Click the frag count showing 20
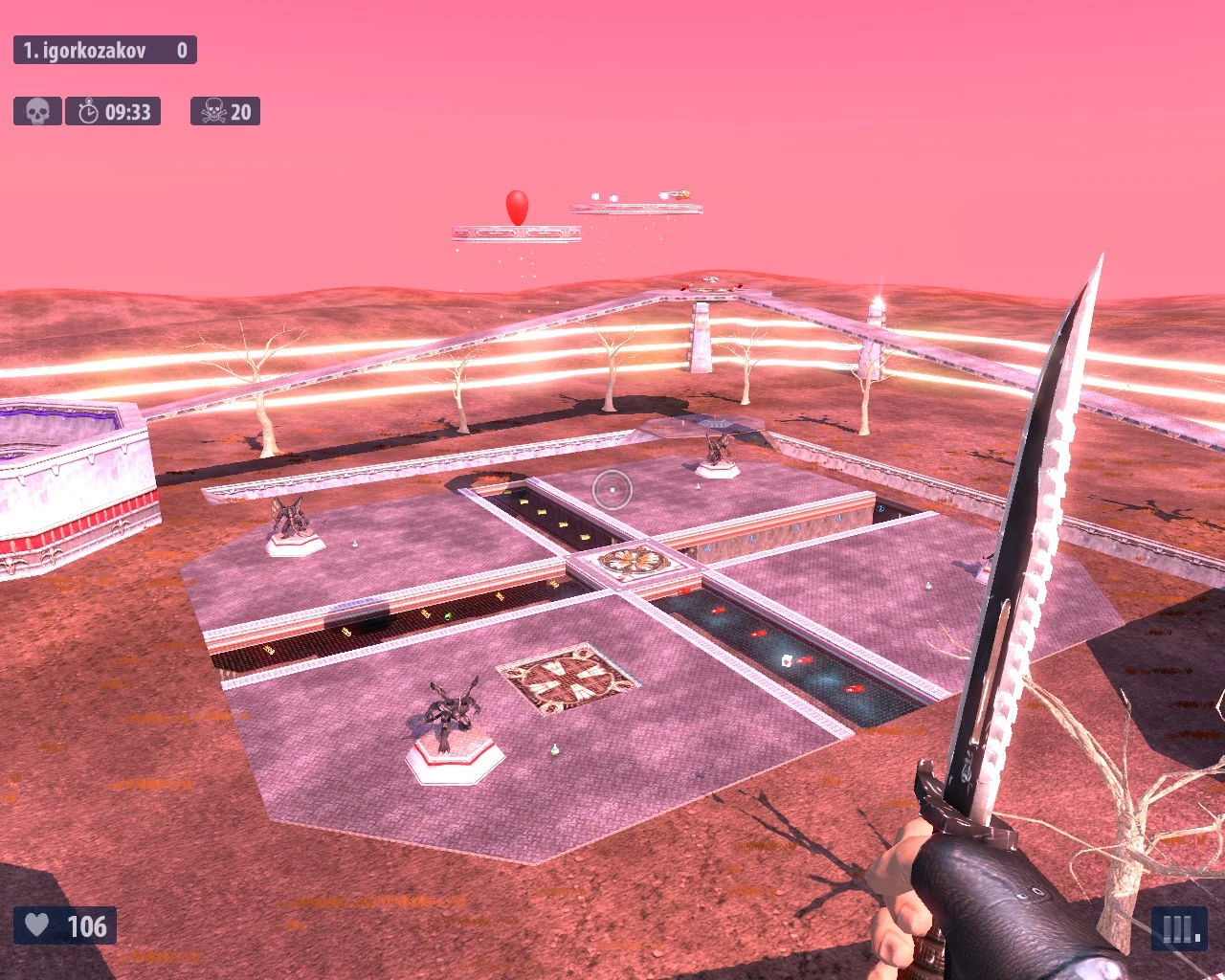1225x980 pixels. [242, 110]
